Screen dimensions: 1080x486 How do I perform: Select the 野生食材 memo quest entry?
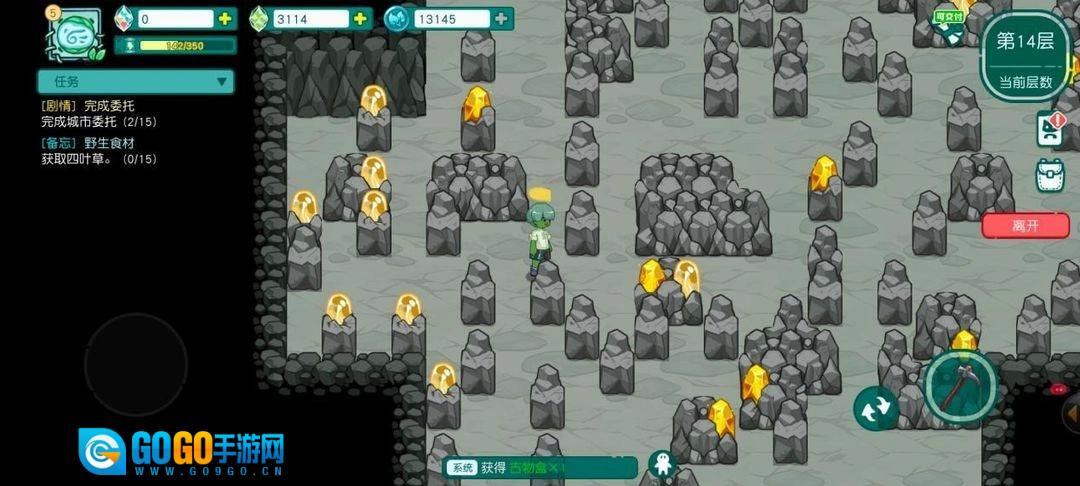click(98, 151)
